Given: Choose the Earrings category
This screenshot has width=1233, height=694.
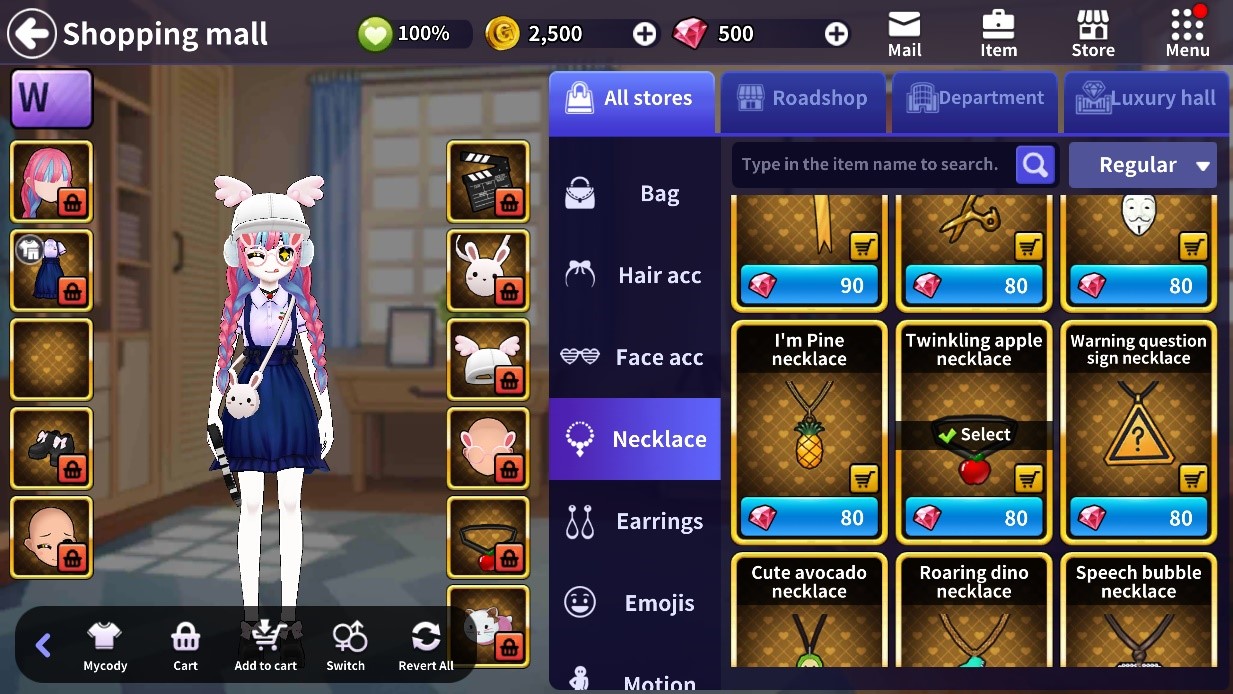Looking at the screenshot, I should [634, 521].
